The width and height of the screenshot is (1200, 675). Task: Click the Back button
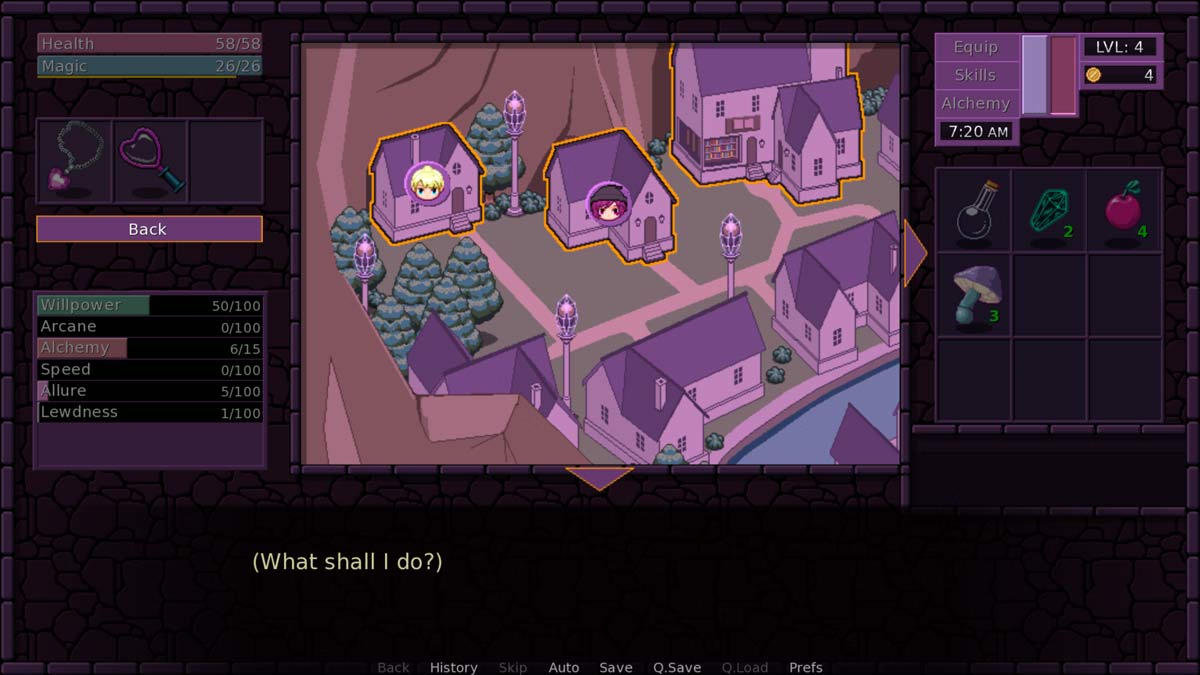tap(149, 229)
